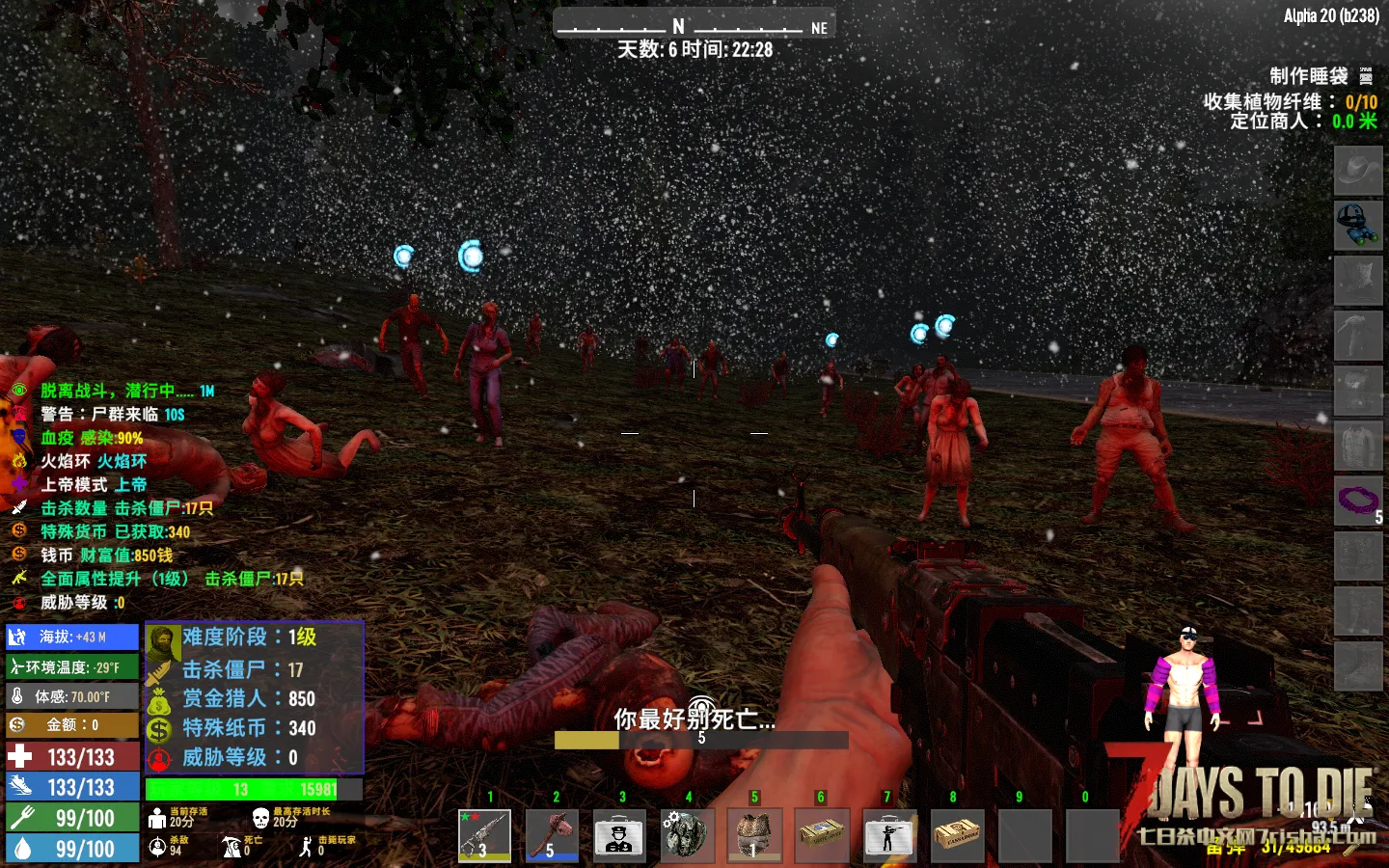This screenshot has width=1389, height=868.
Task: Click the compass bar at the top
Action: click(694, 26)
